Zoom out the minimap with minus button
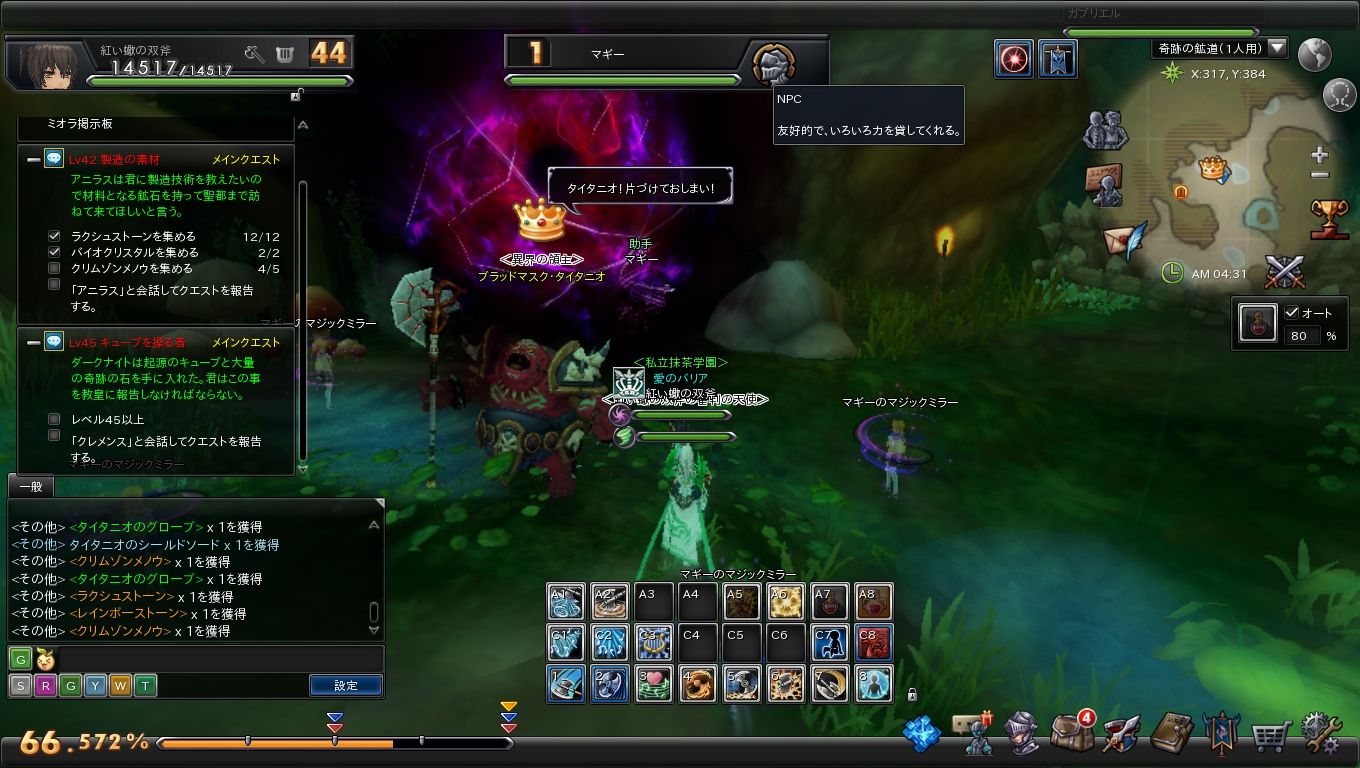The width and height of the screenshot is (1360, 768). tap(1320, 175)
